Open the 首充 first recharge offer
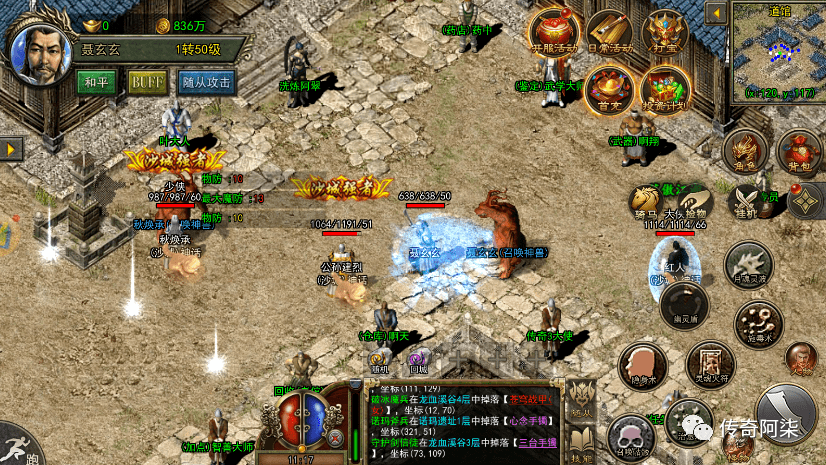 tap(609, 90)
